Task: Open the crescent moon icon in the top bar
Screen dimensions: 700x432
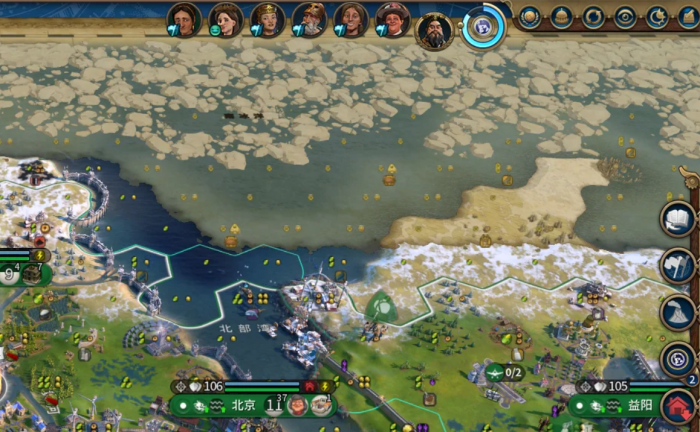Action: 657,17
